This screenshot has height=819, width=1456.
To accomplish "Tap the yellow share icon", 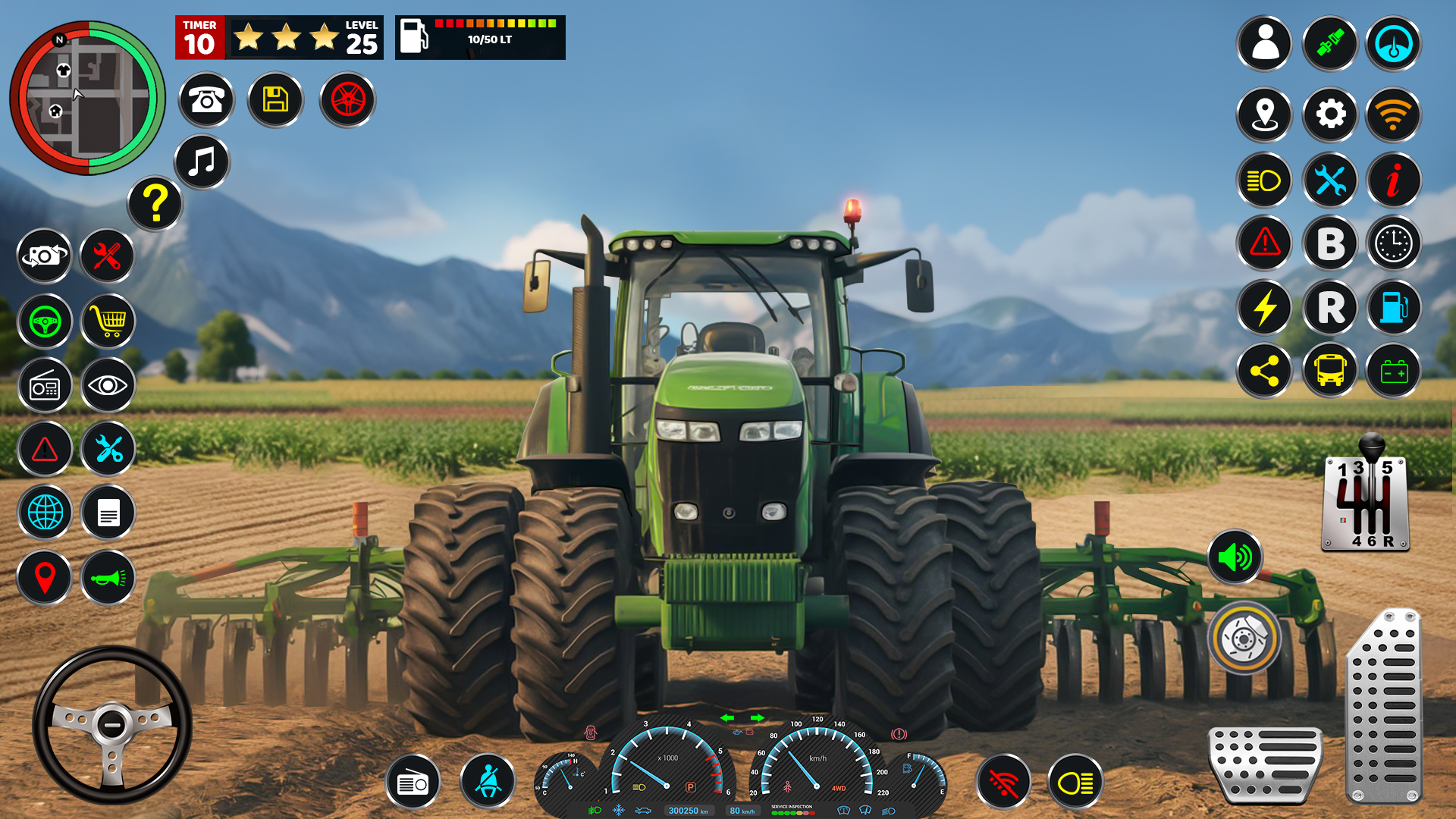I will [1264, 372].
